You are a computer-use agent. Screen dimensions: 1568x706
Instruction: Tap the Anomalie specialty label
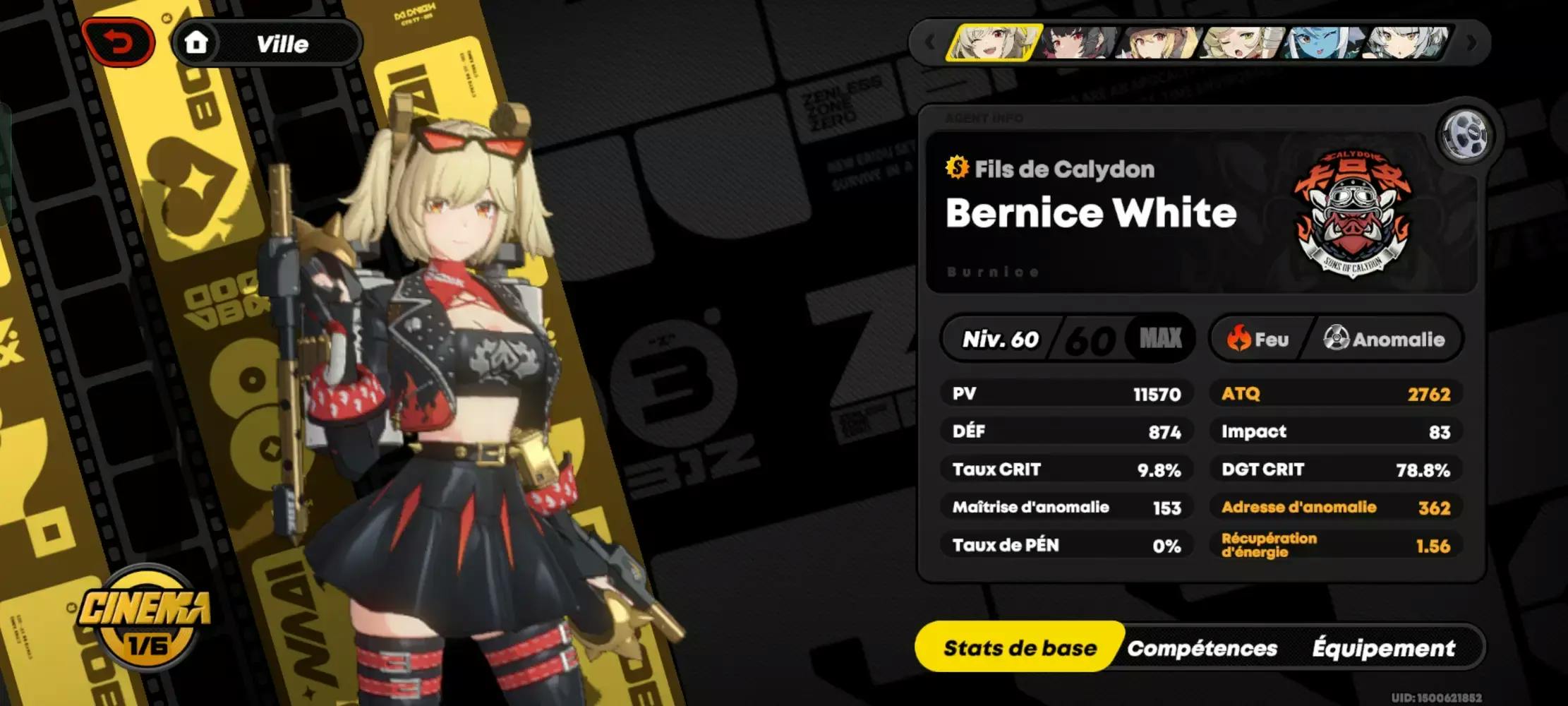pyautogui.click(x=1383, y=340)
